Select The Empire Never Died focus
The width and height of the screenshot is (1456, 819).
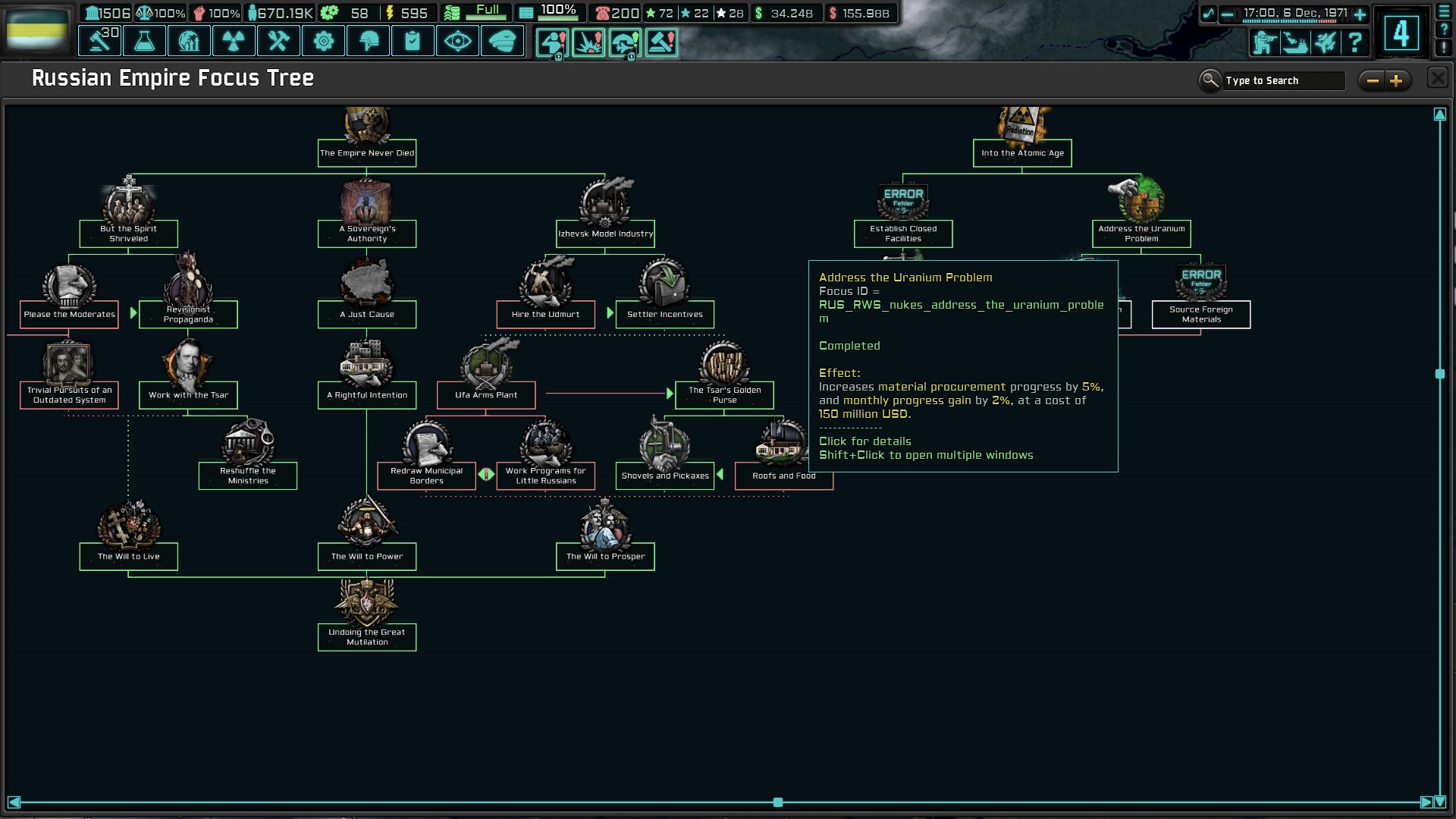pyautogui.click(x=367, y=152)
